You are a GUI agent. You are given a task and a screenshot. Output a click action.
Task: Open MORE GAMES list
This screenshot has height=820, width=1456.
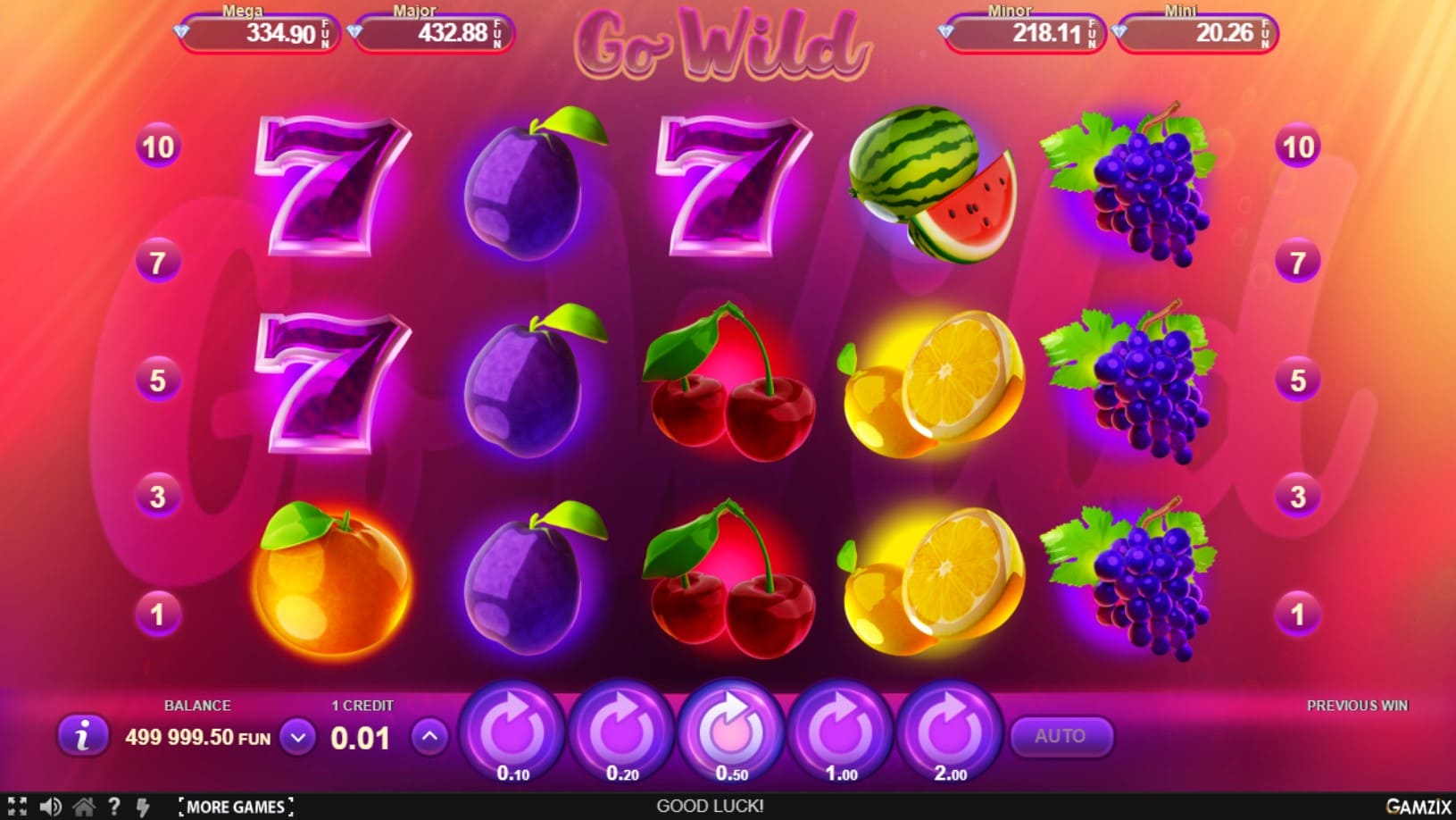coord(236,807)
